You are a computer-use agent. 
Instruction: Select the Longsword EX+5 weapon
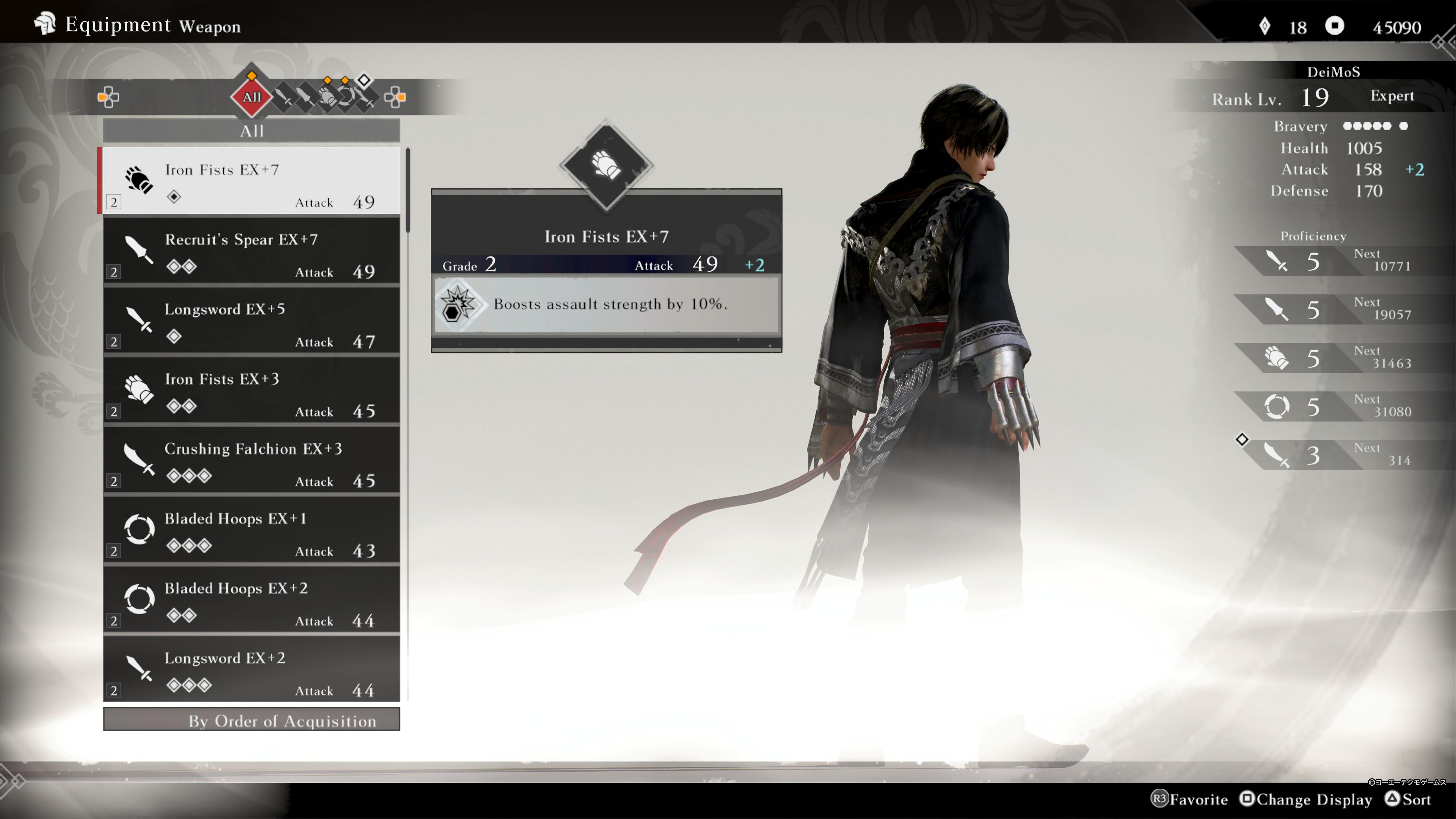[x=251, y=322]
